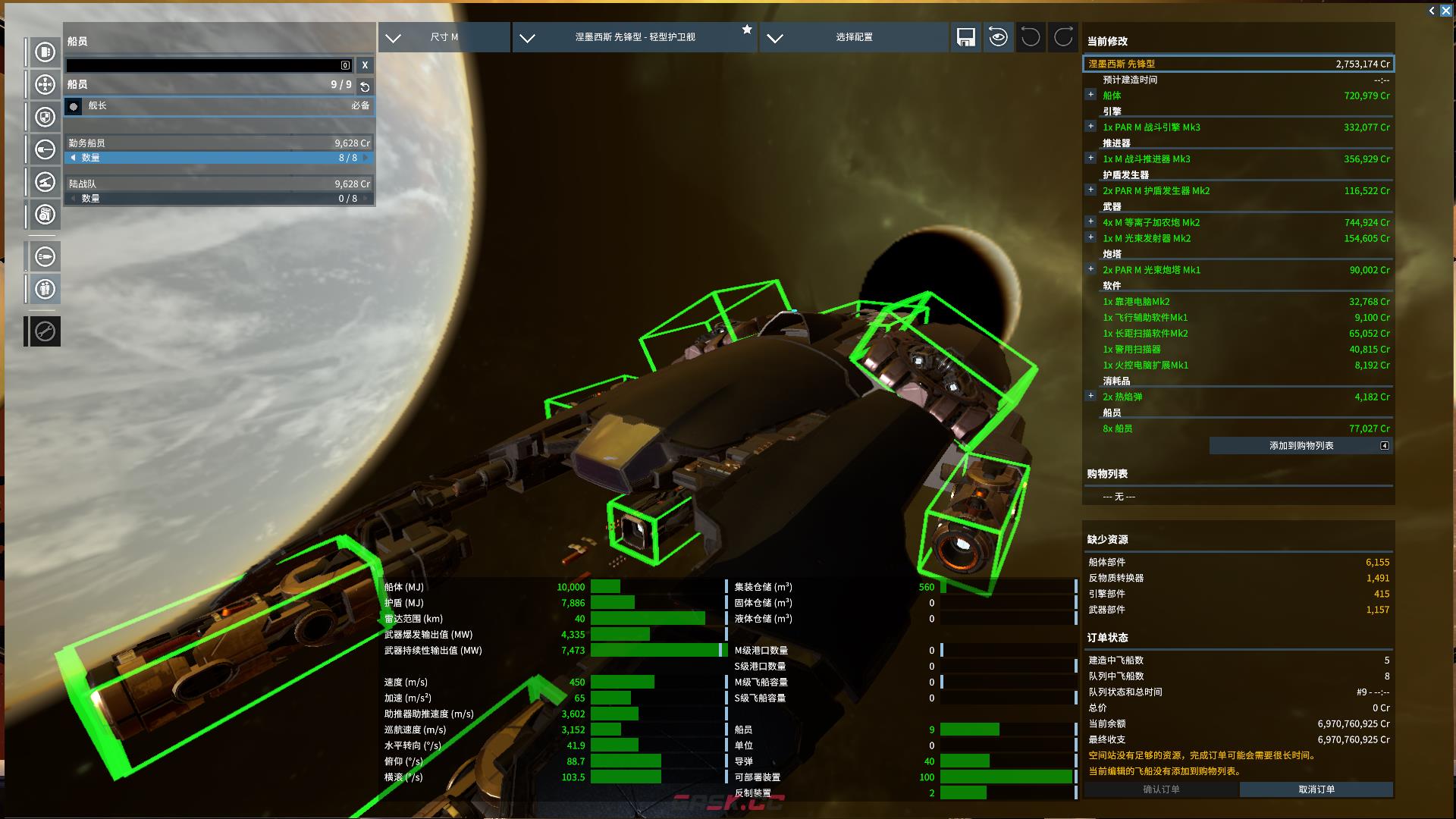Screen dimensions: 1456x819
Task: Open the ship size M dropdown
Action: click(443, 37)
